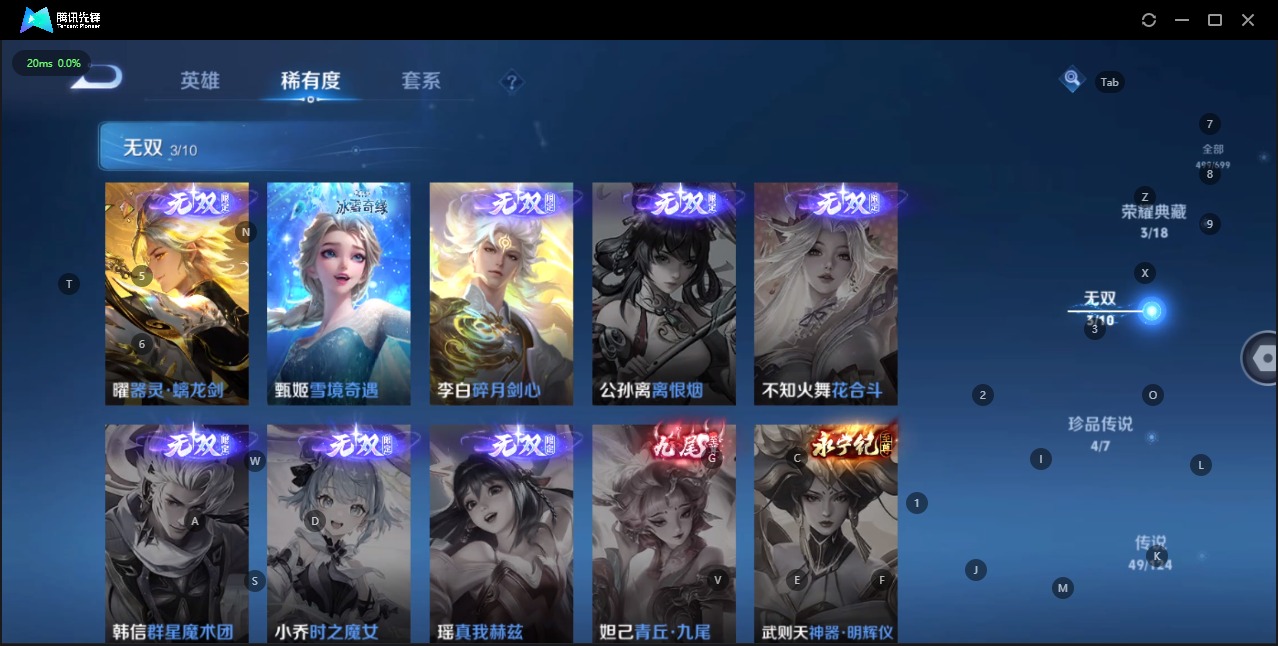Viewport: 1278px width, 646px height.
Task: View the 武则天 神器·明辉仪 skin card
Action: [x=826, y=533]
